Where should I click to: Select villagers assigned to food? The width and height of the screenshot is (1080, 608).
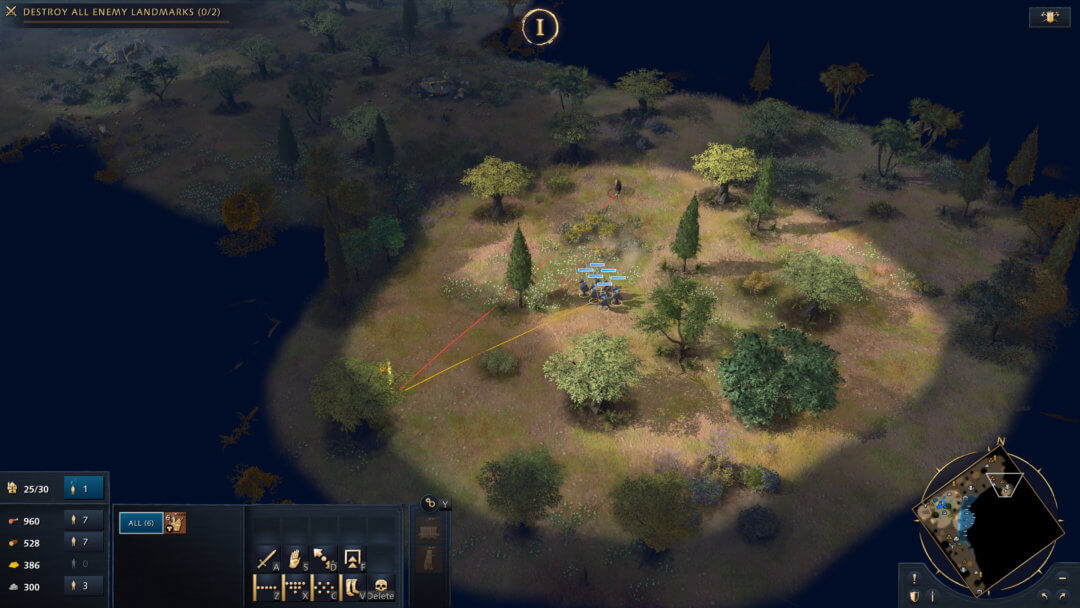83,520
